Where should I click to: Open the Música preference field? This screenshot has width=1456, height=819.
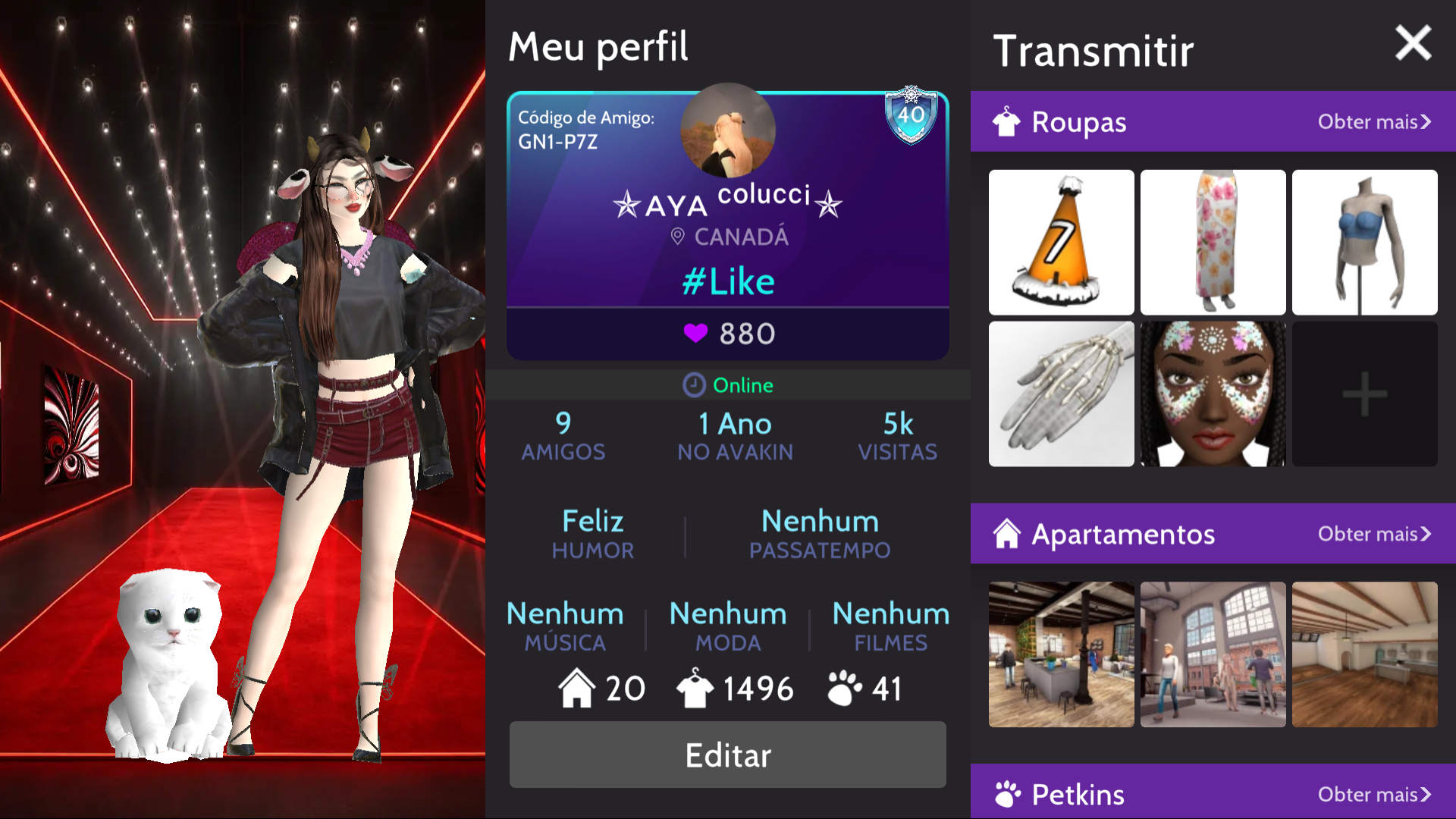[565, 626]
